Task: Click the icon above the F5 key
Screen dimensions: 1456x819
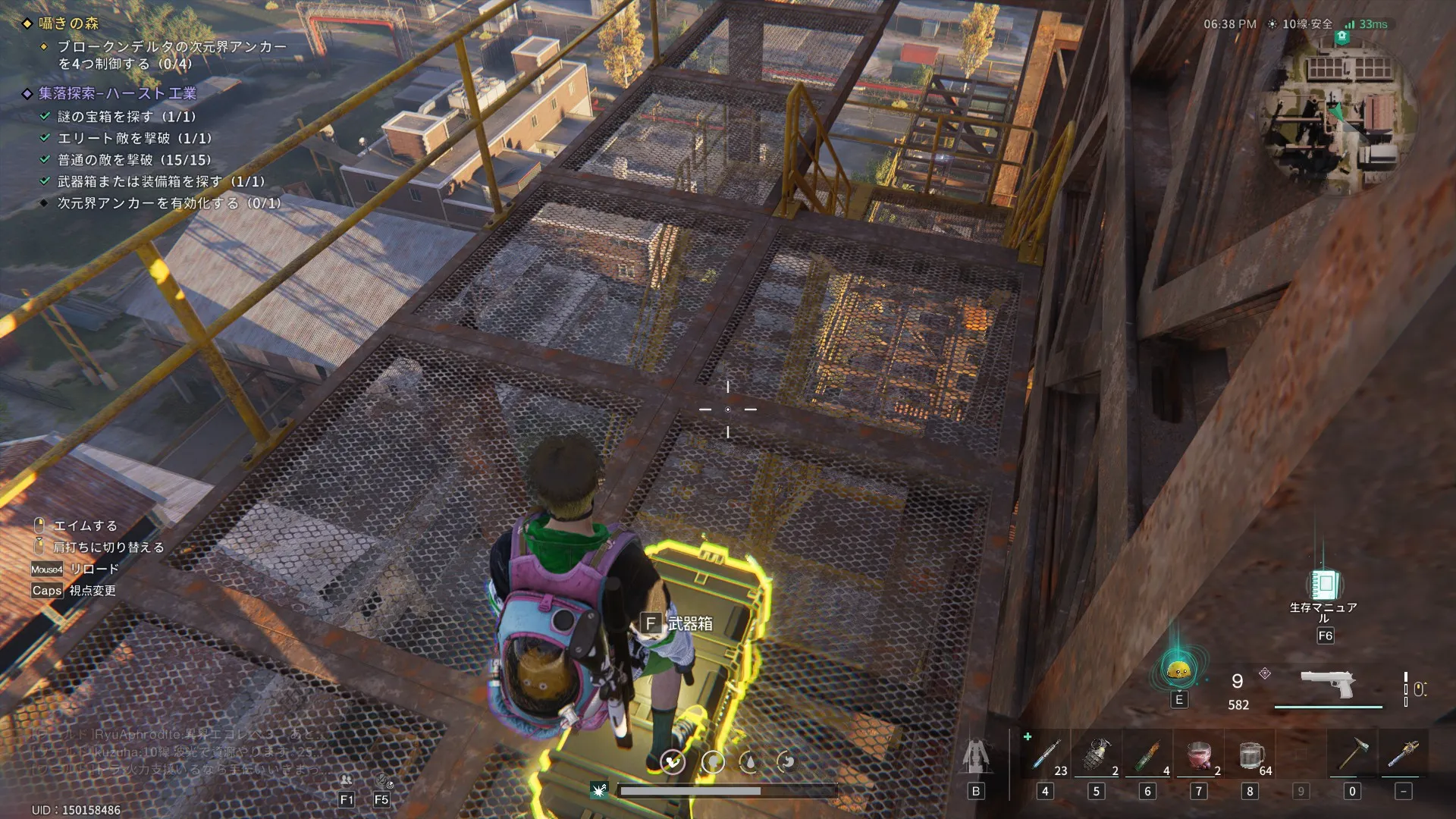Action: tap(381, 780)
